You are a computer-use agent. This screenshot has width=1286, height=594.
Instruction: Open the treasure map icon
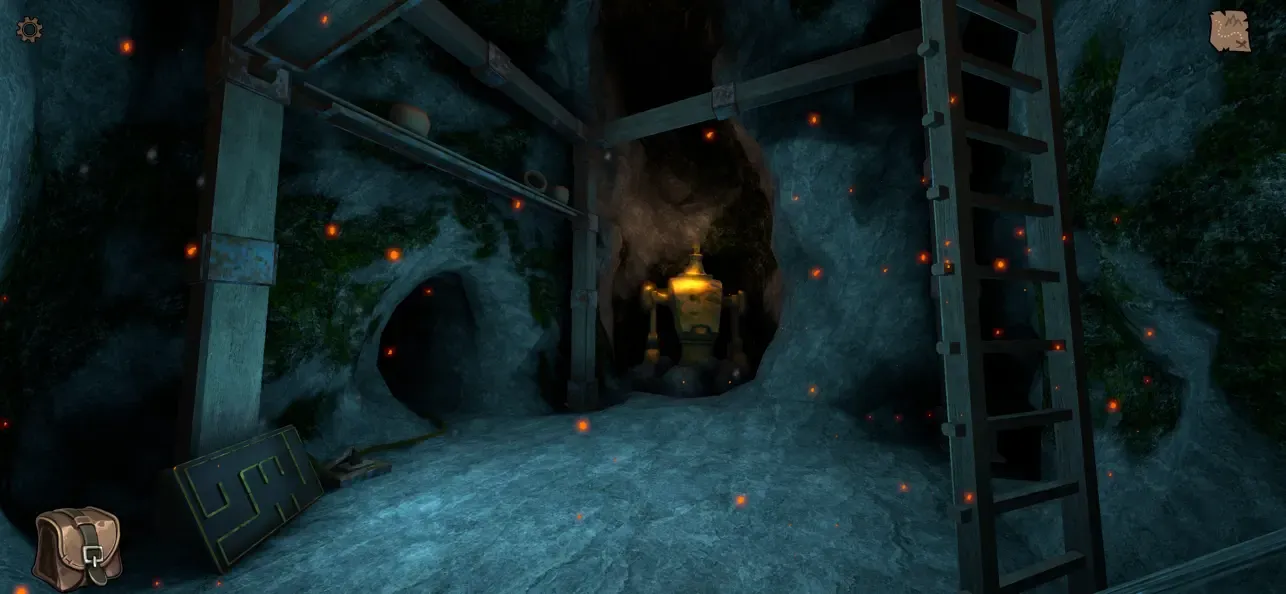pyautogui.click(x=1229, y=31)
